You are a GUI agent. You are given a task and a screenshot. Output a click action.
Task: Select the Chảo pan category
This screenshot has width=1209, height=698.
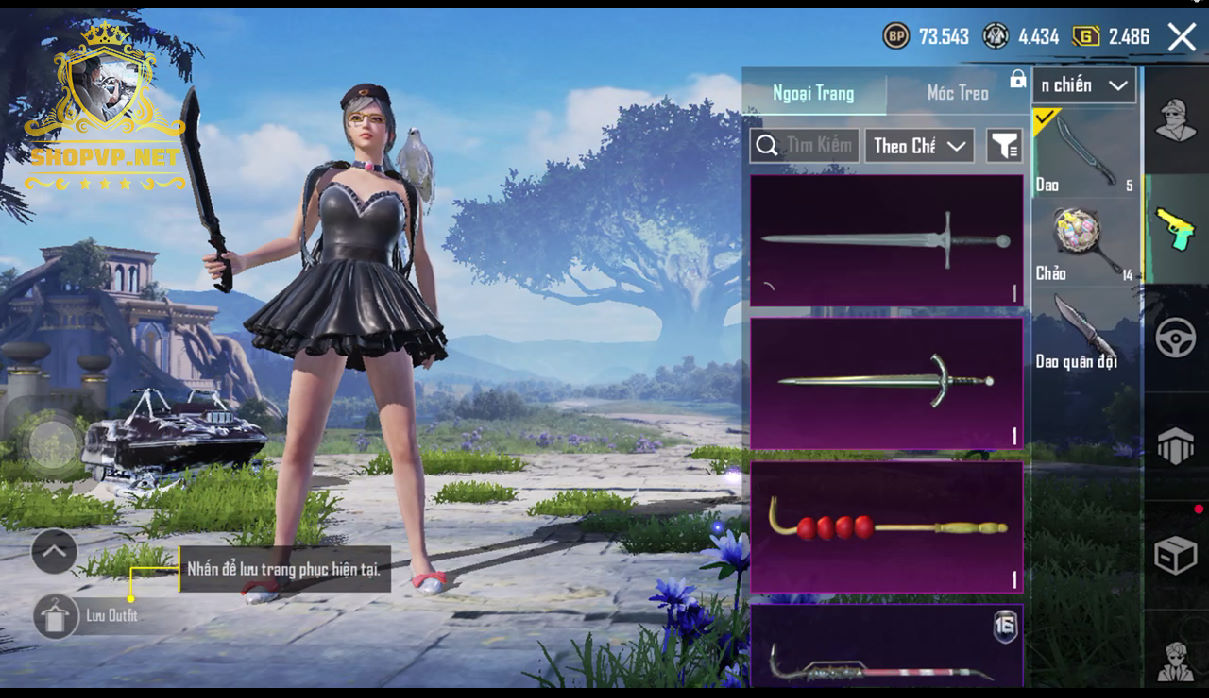1085,241
